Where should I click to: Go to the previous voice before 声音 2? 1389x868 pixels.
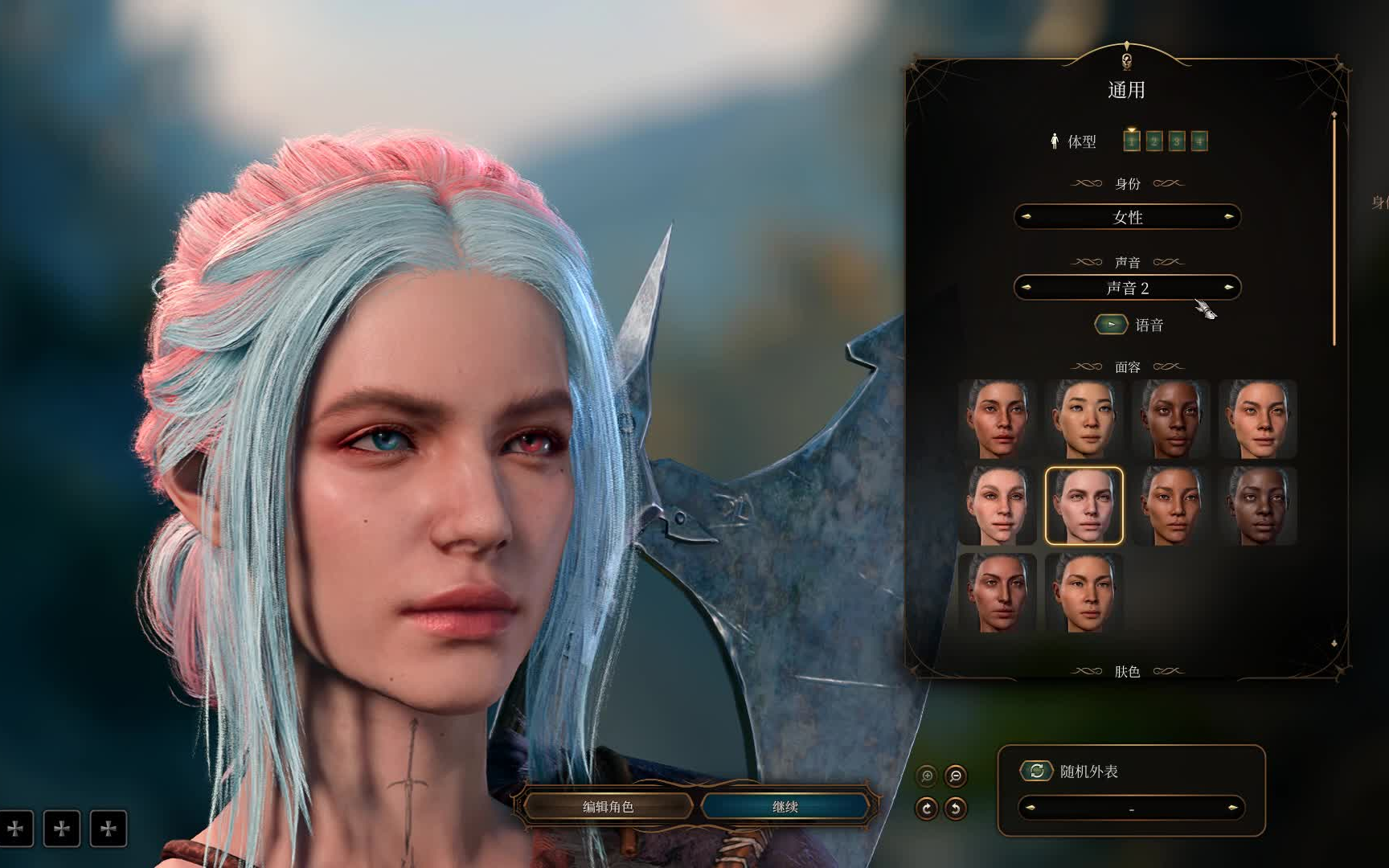1026,288
